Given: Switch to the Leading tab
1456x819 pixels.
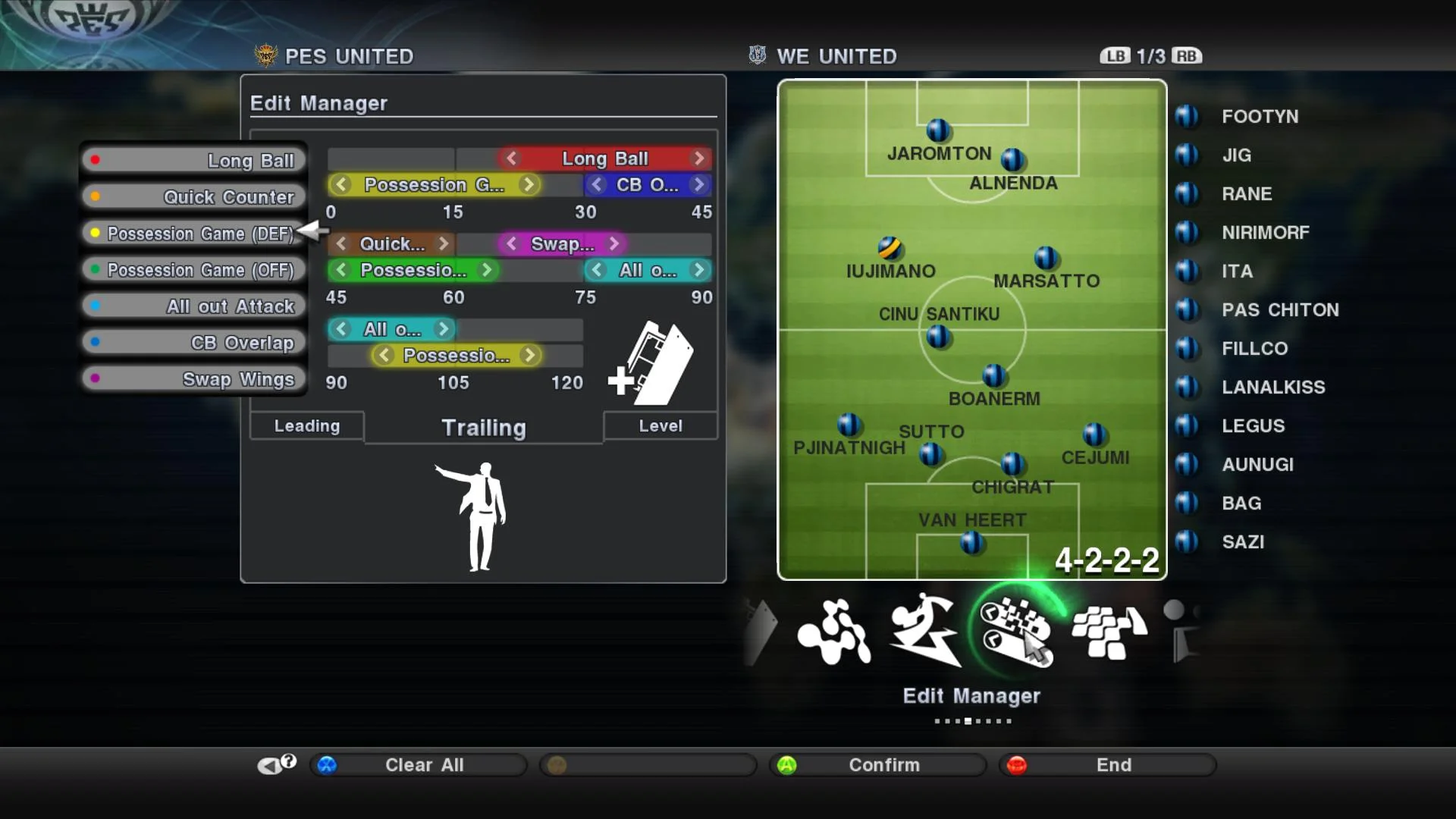Looking at the screenshot, I should 306,425.
